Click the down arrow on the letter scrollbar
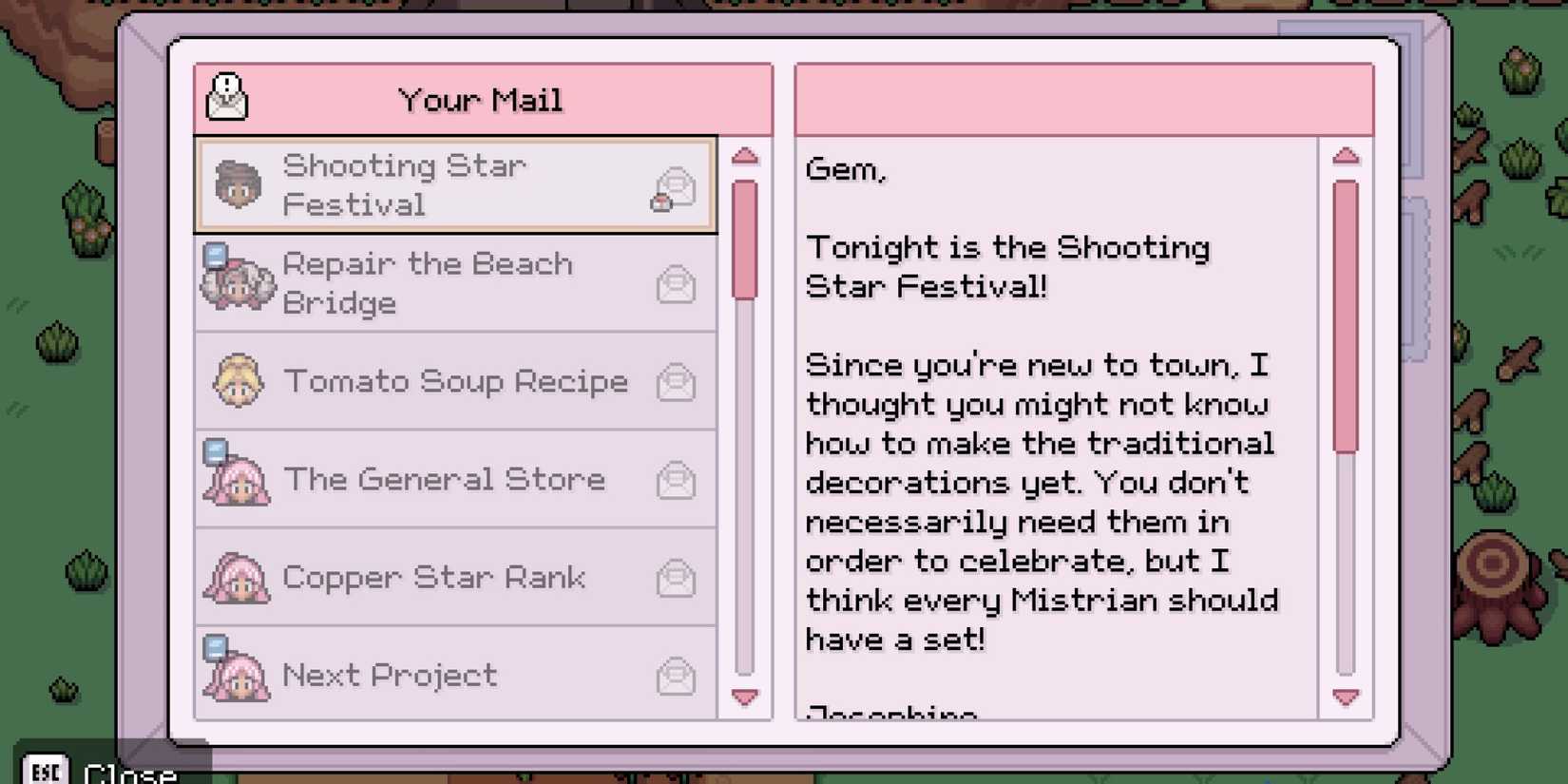This screenshot has height=784, width=1568. (1346, 697)
